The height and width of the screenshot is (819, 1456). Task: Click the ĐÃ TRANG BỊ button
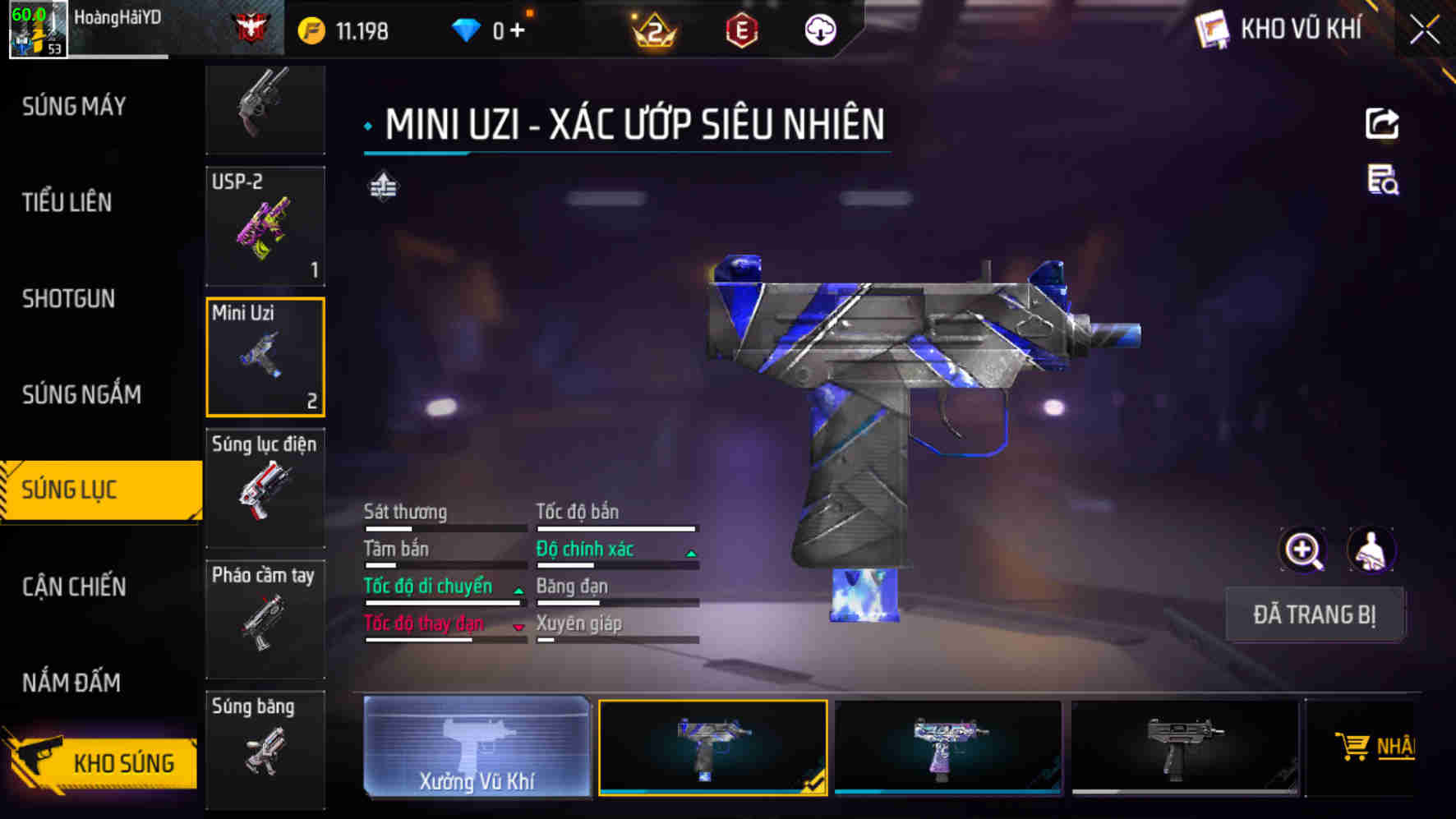tap(1314, 614)
